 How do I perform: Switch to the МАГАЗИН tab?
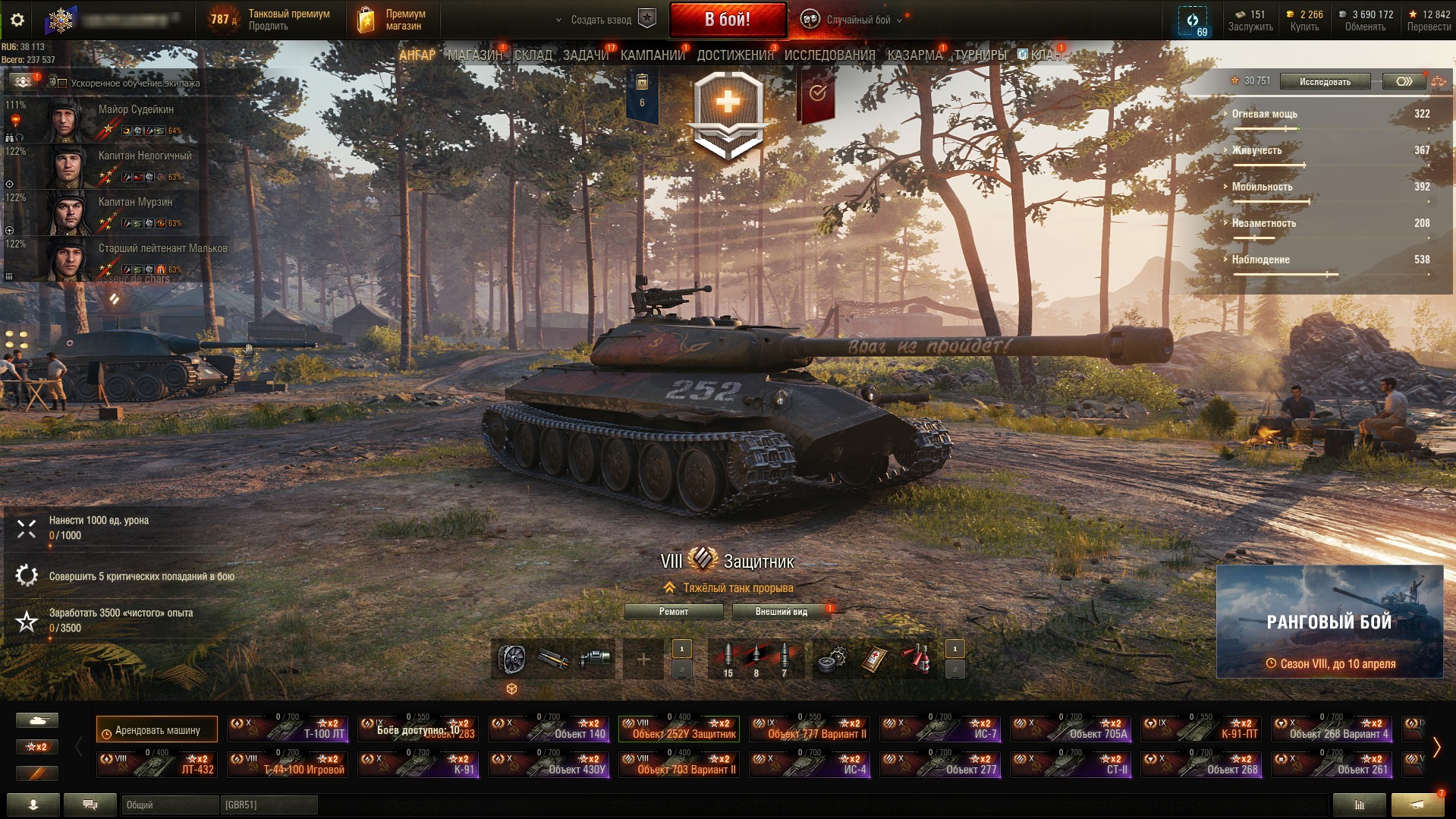[x=474, y=55]
